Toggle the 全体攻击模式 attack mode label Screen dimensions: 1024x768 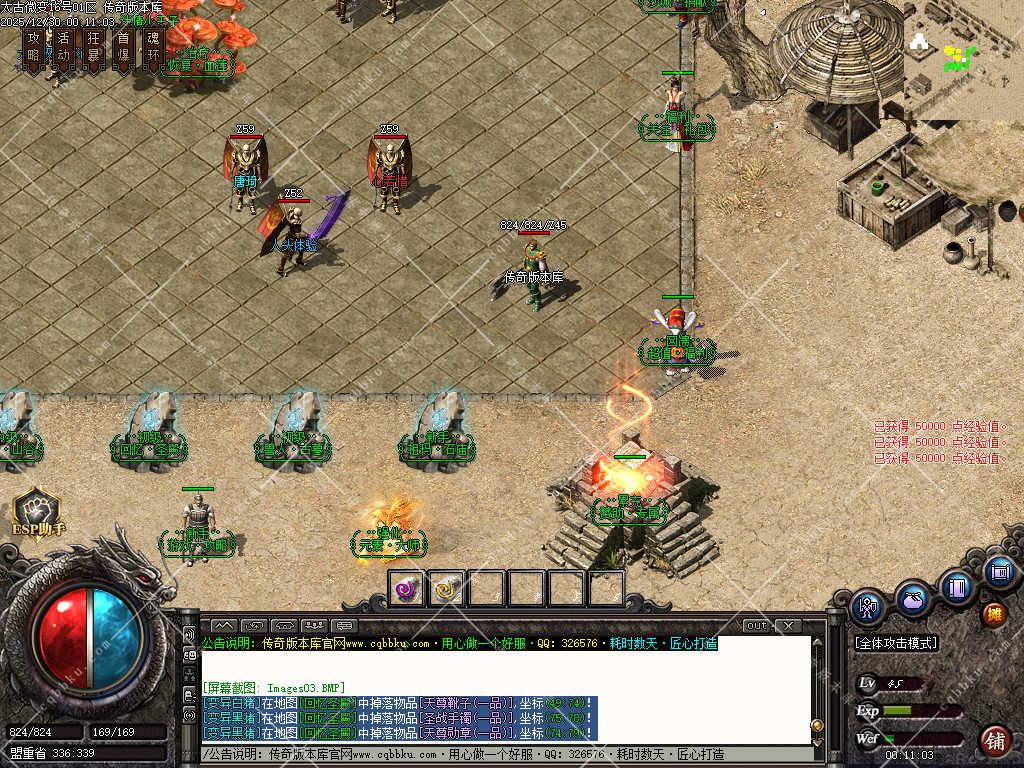click(896, 643)
